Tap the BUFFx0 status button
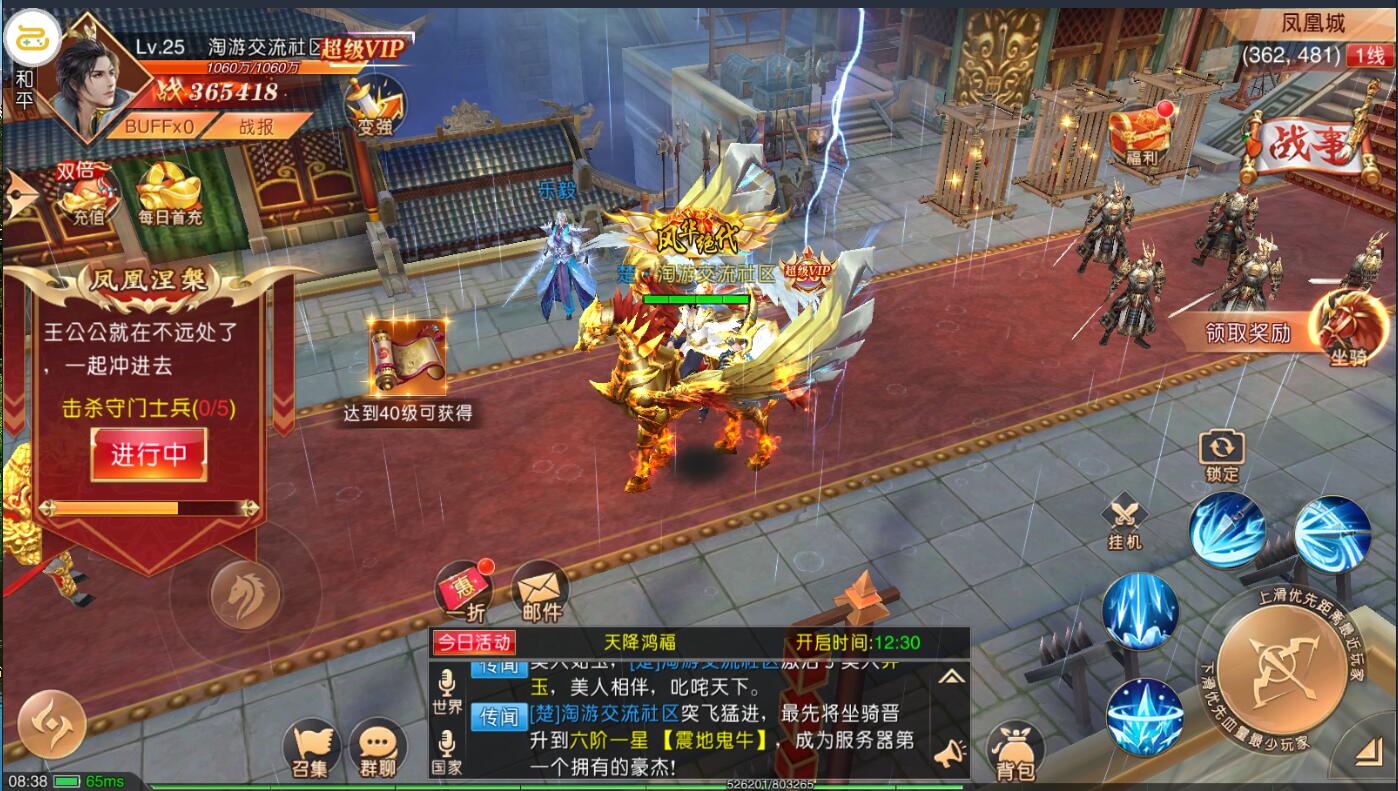1398x791 pixels. click(159, 126)
